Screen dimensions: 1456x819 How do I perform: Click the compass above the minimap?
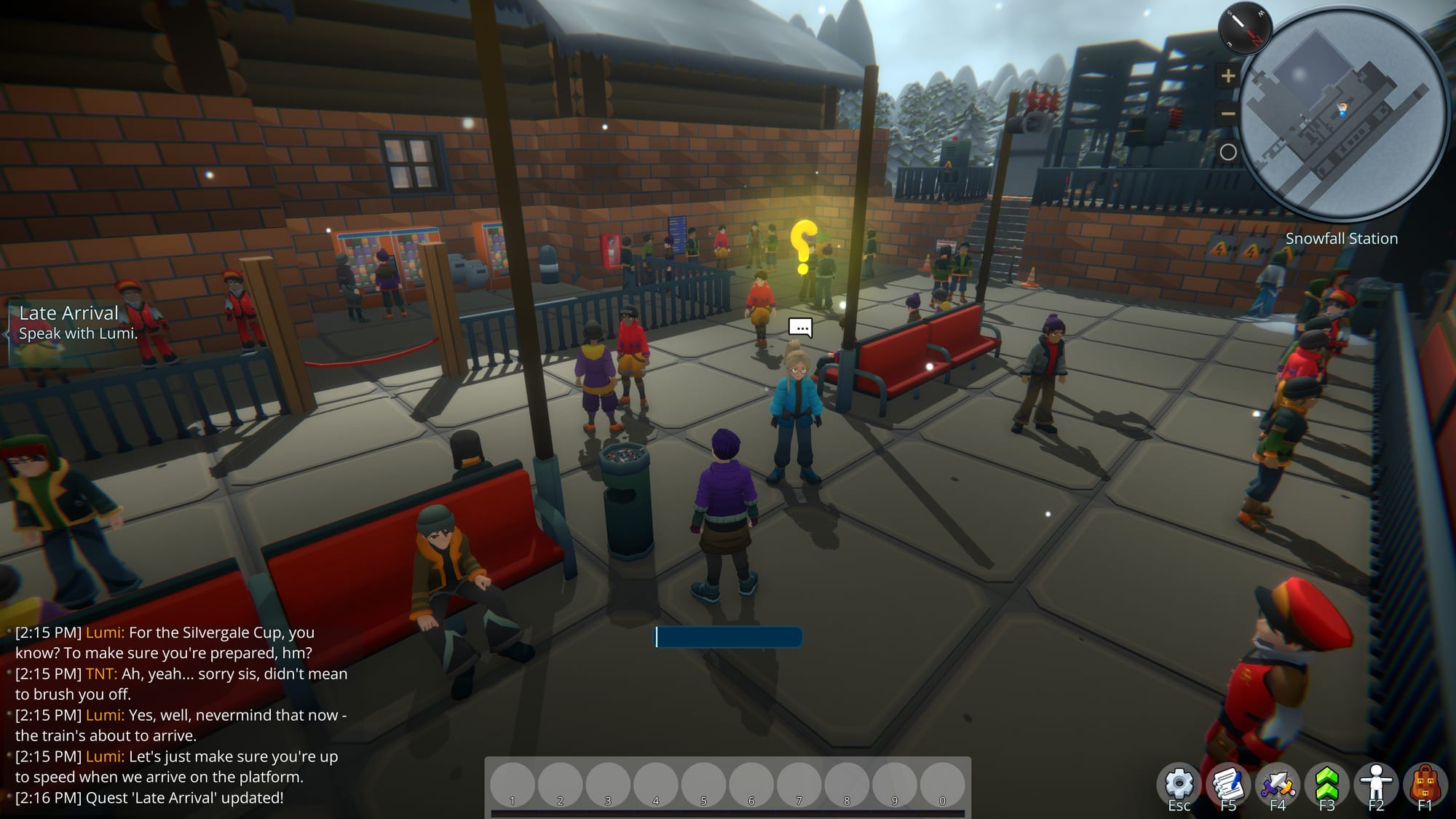tap(1245, 29)
